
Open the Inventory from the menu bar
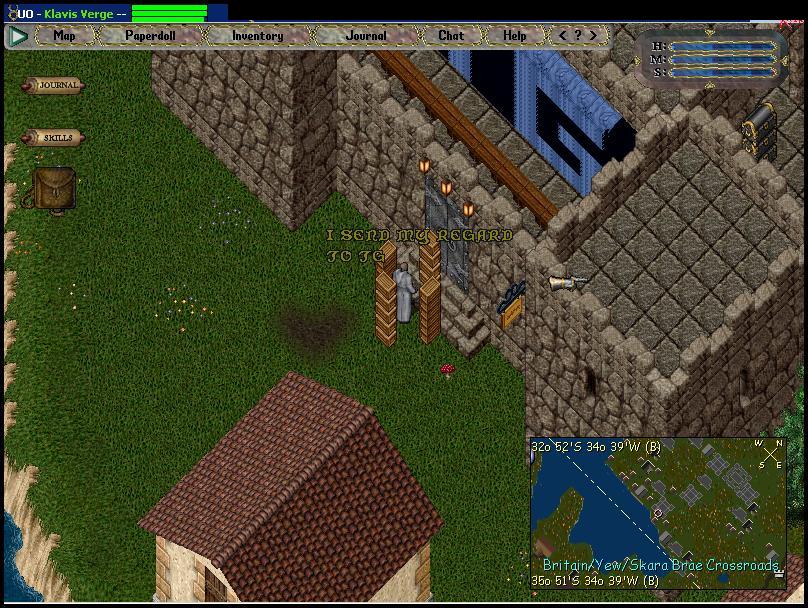(x=257, y=35)
